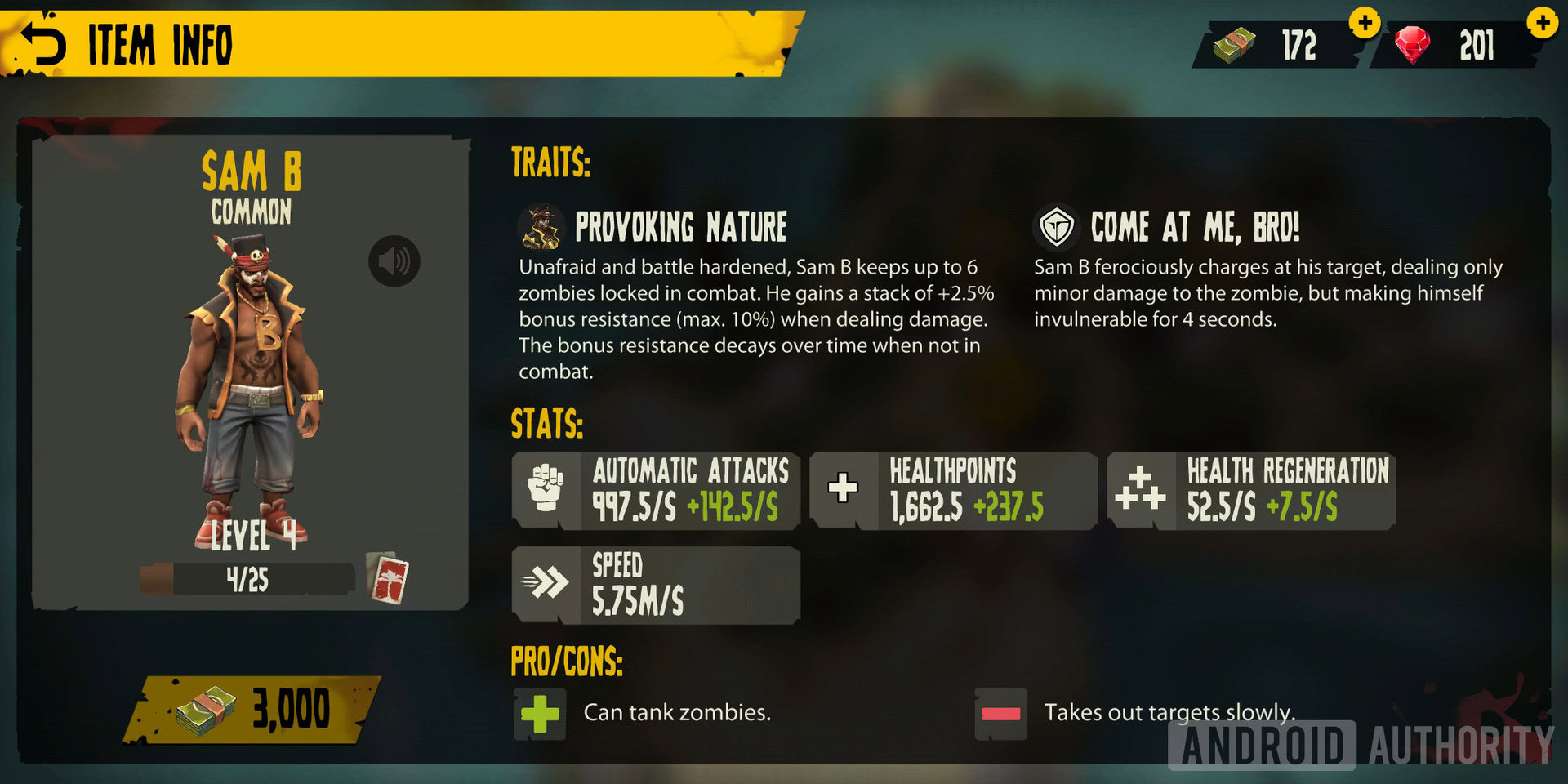Viewport: 1568px width, 784px height.
Task: Add more cash with the plus button
Action: click(x=1365, y=23)
